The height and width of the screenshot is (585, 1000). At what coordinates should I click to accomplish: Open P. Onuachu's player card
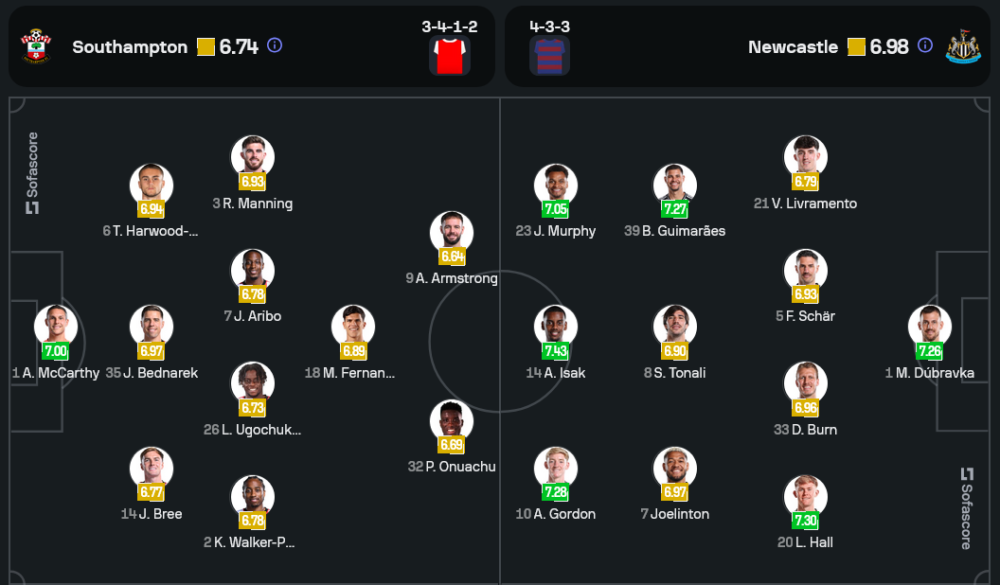451,421
